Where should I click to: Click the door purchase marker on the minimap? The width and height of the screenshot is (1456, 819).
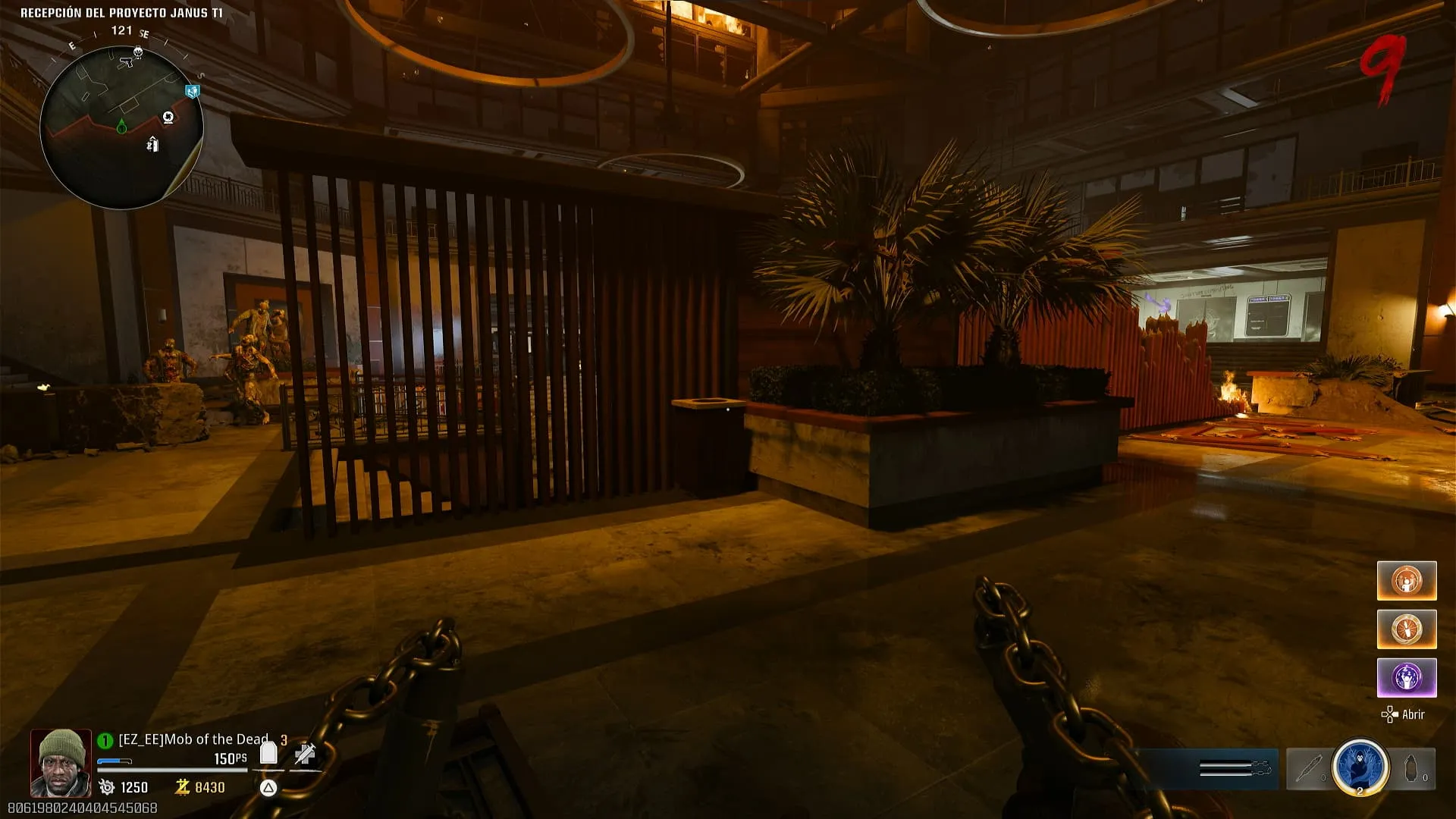(x=152, y=144)
